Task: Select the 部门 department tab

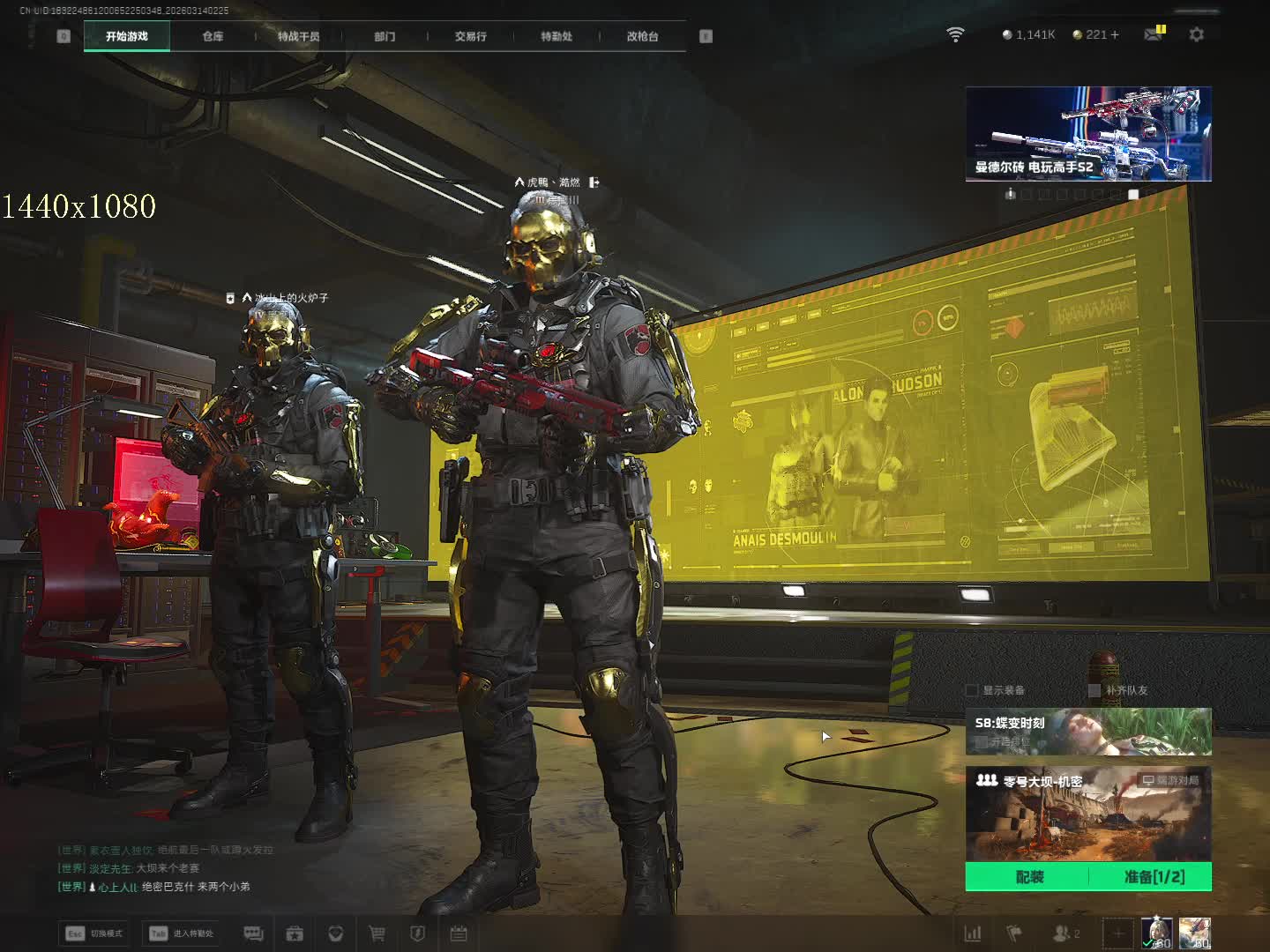Action: point(385,36)
